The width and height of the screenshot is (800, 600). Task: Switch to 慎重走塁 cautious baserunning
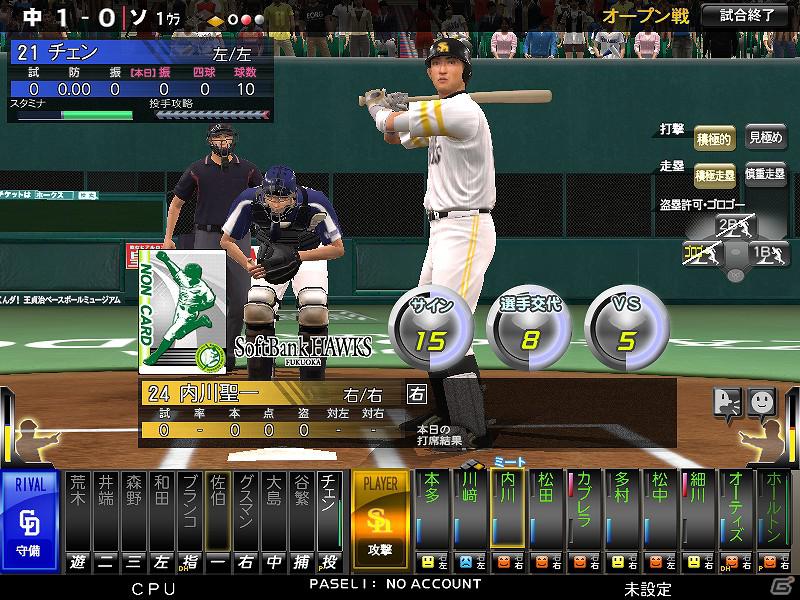[766, 175]
